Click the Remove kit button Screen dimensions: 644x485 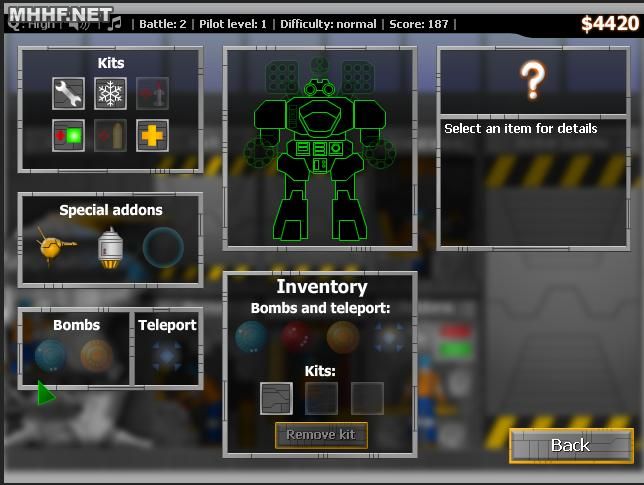coord(321,435)
